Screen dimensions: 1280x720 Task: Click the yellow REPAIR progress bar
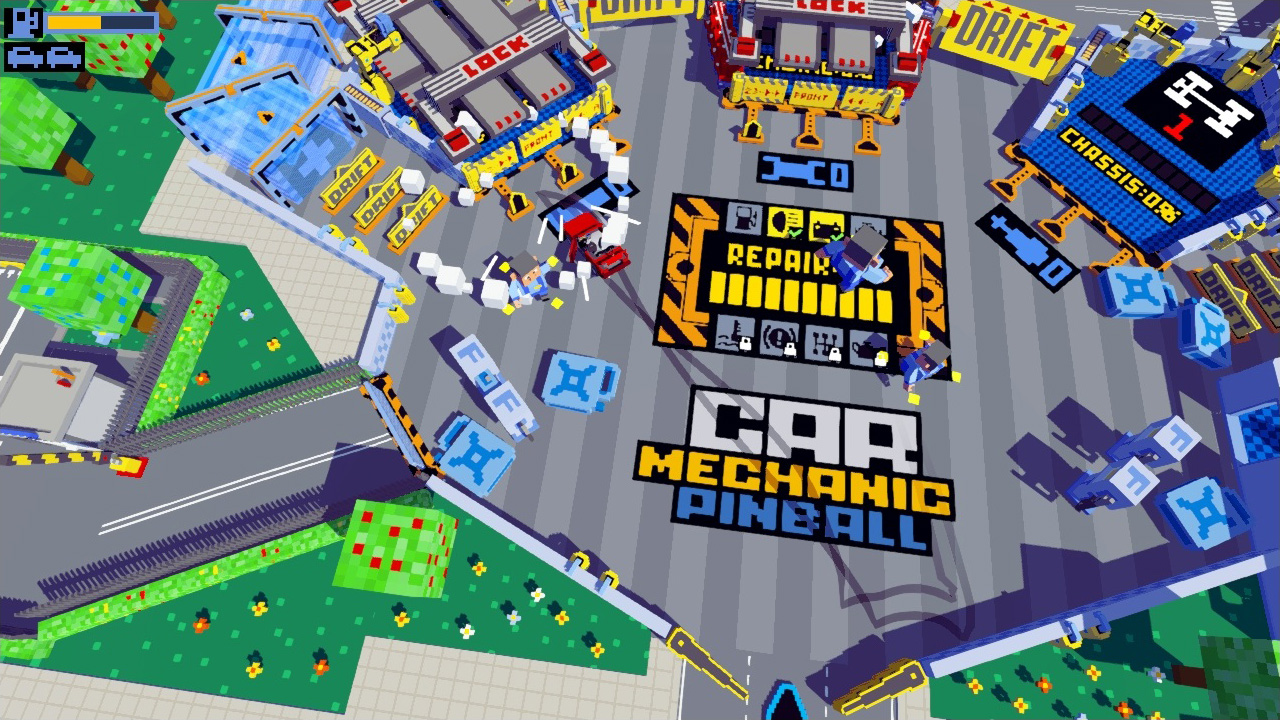coord(790,293)
